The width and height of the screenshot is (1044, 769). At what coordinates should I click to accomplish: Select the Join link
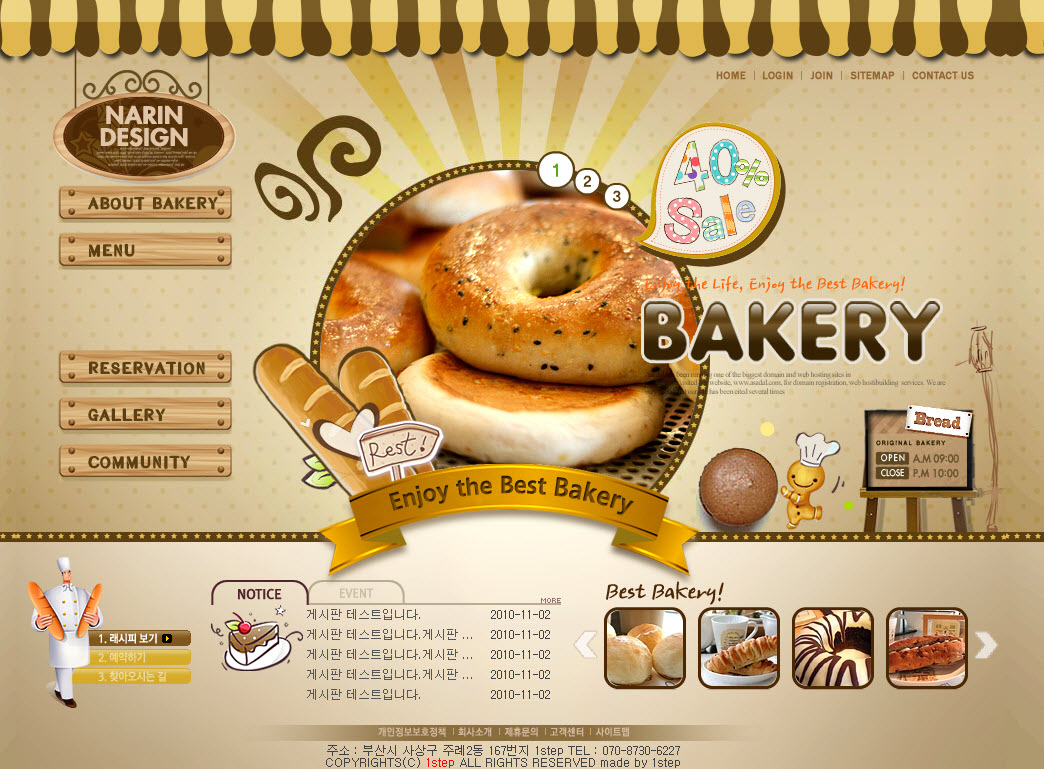point(821,76)
